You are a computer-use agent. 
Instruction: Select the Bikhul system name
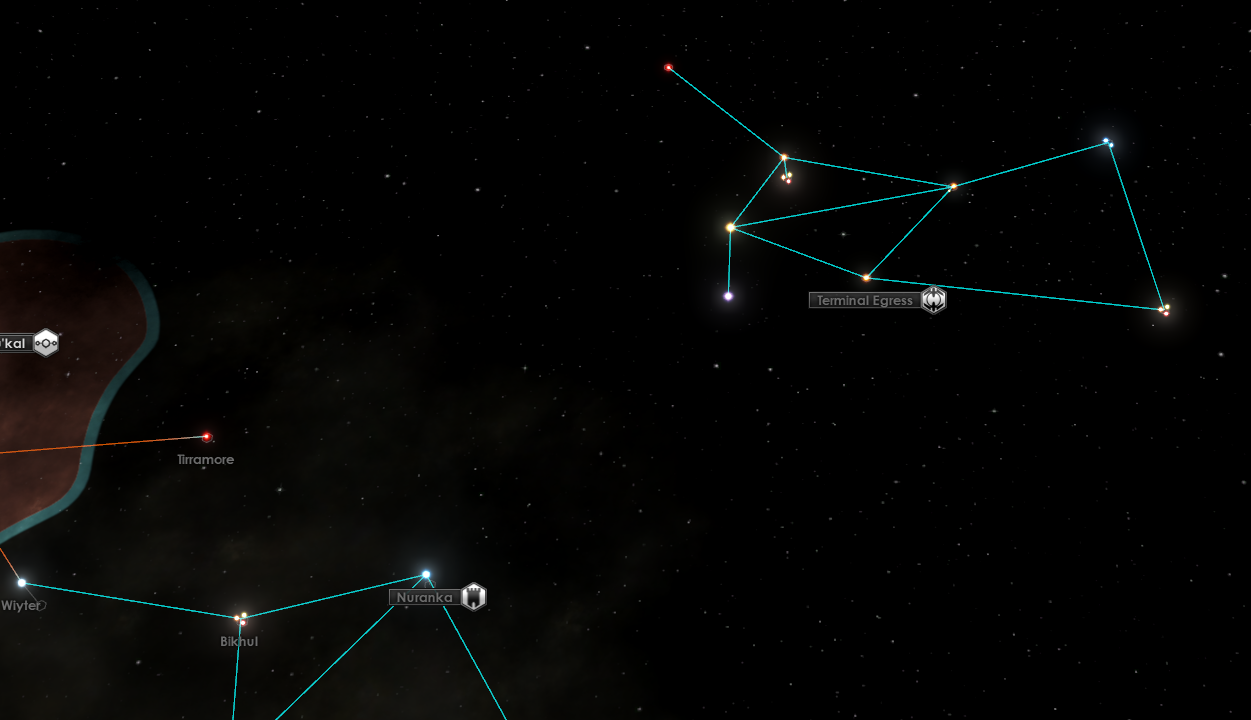(239, 642)
